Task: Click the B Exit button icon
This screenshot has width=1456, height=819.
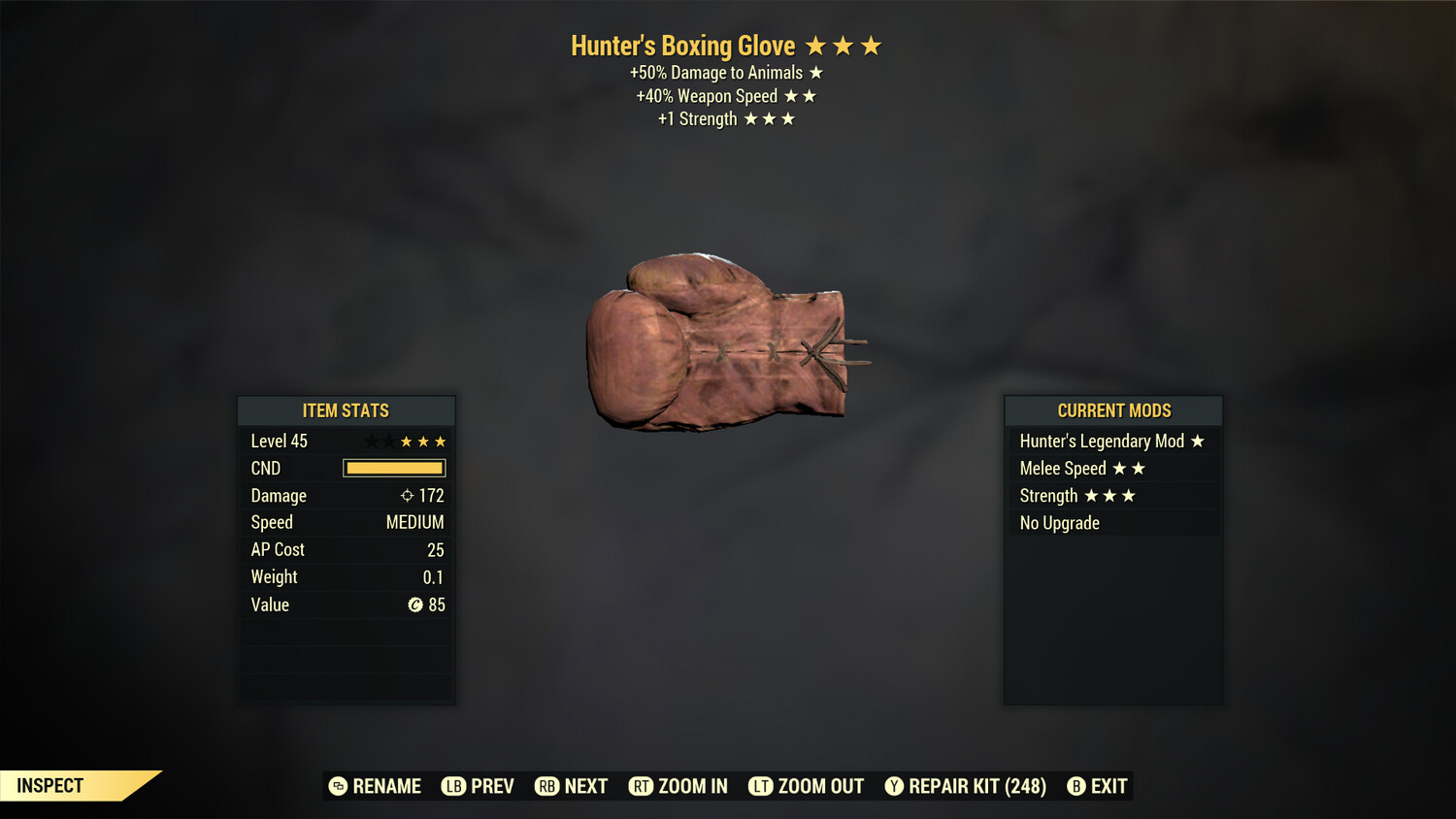Action: [1075, 786]
